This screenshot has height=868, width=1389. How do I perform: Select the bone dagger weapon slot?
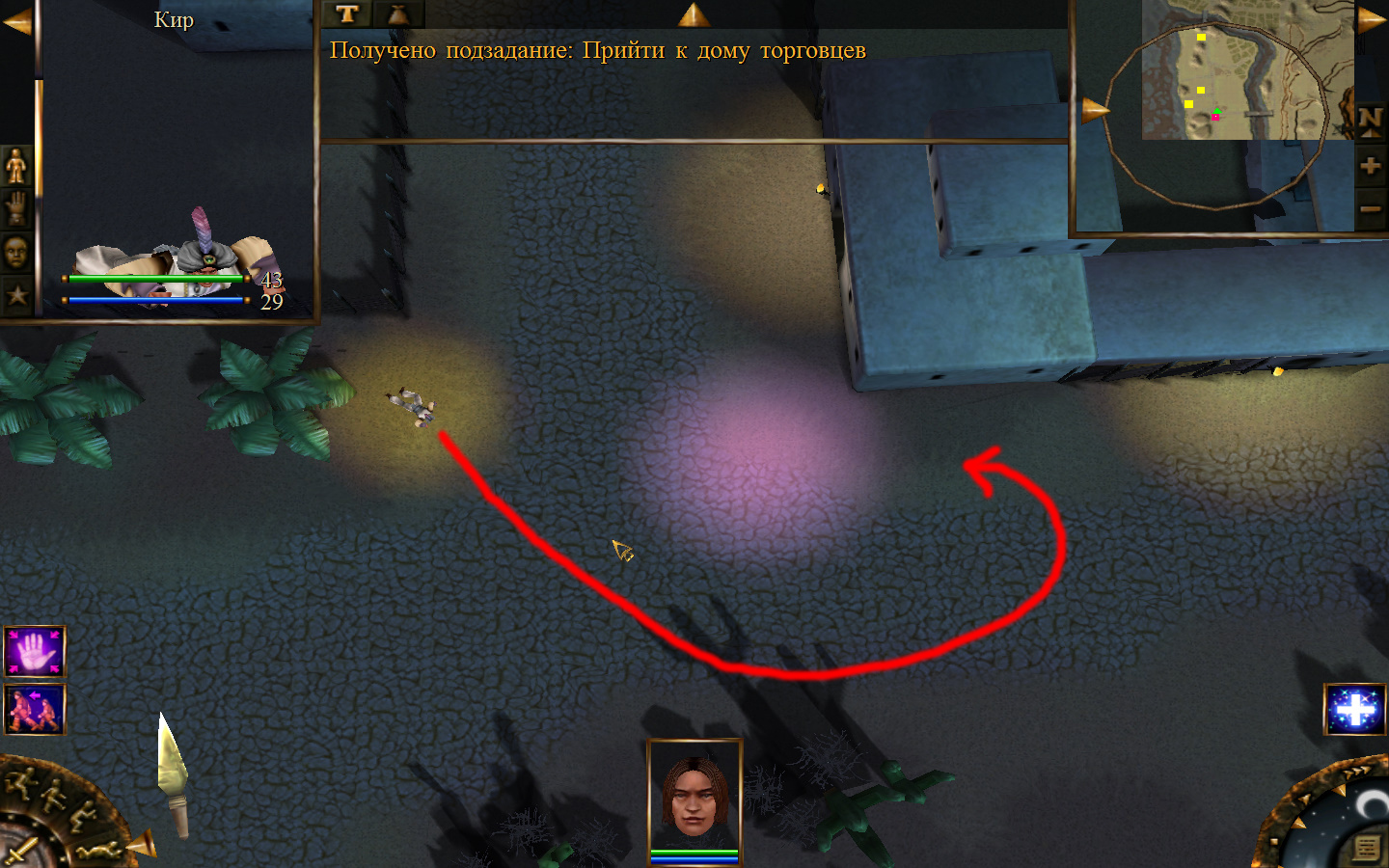click(172, 772)
